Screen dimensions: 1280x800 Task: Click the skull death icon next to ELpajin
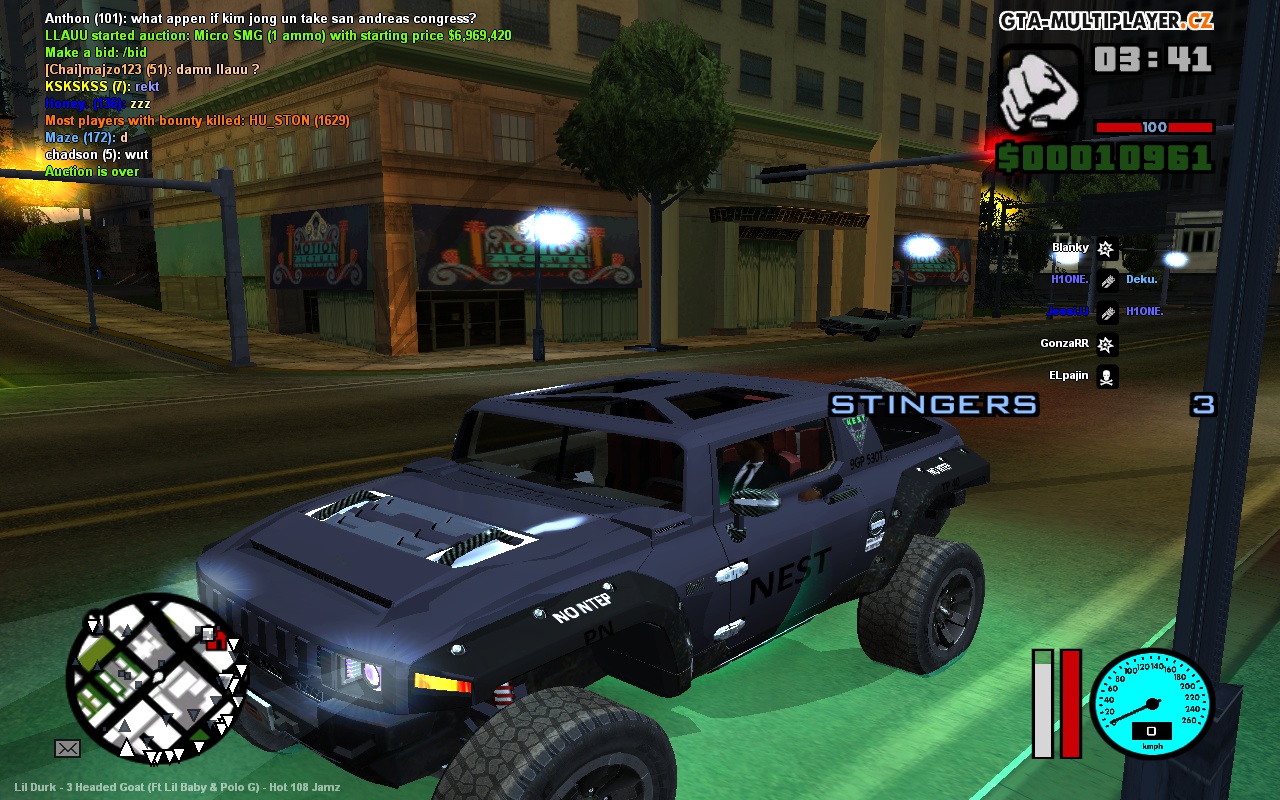click(1107, 376)
